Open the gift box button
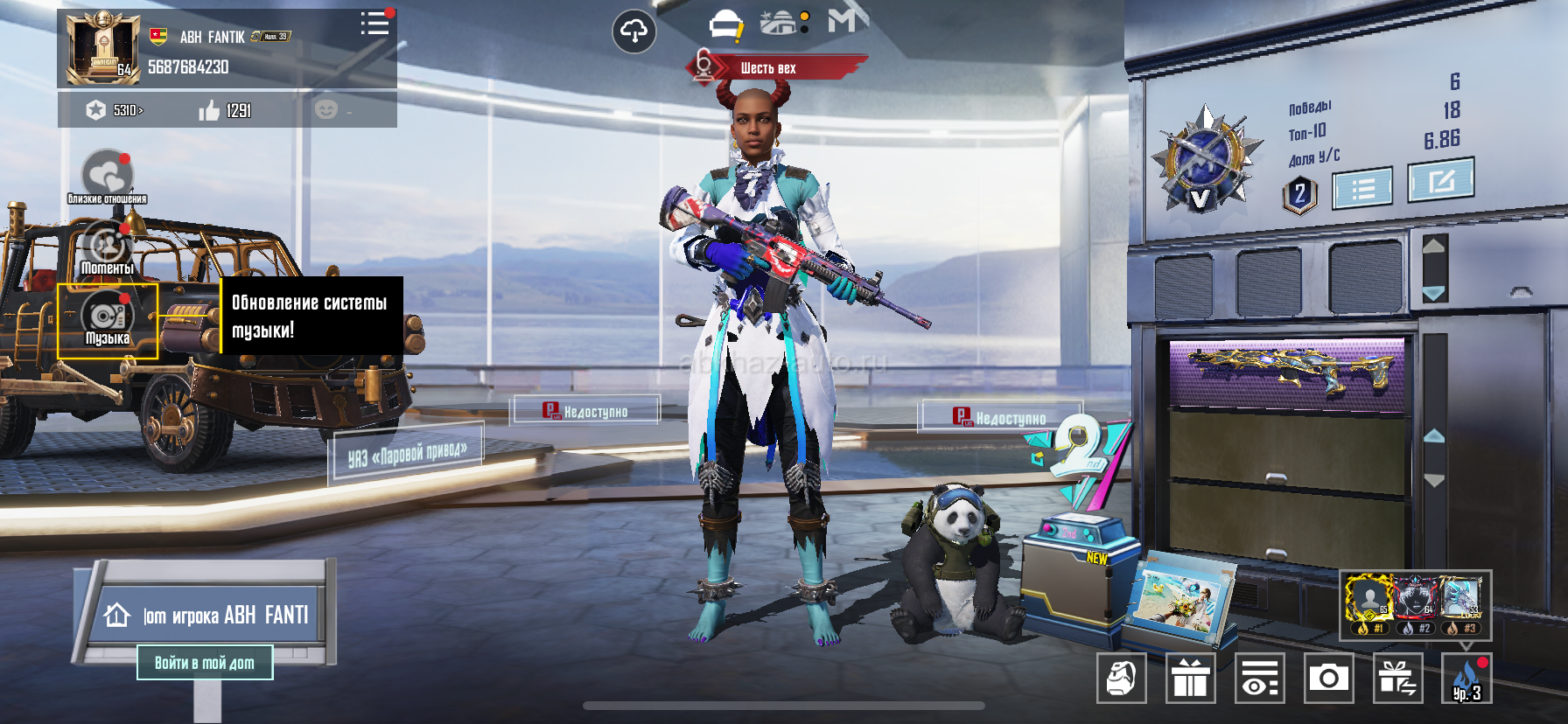1568x724 pixels. coord(1190,678)
